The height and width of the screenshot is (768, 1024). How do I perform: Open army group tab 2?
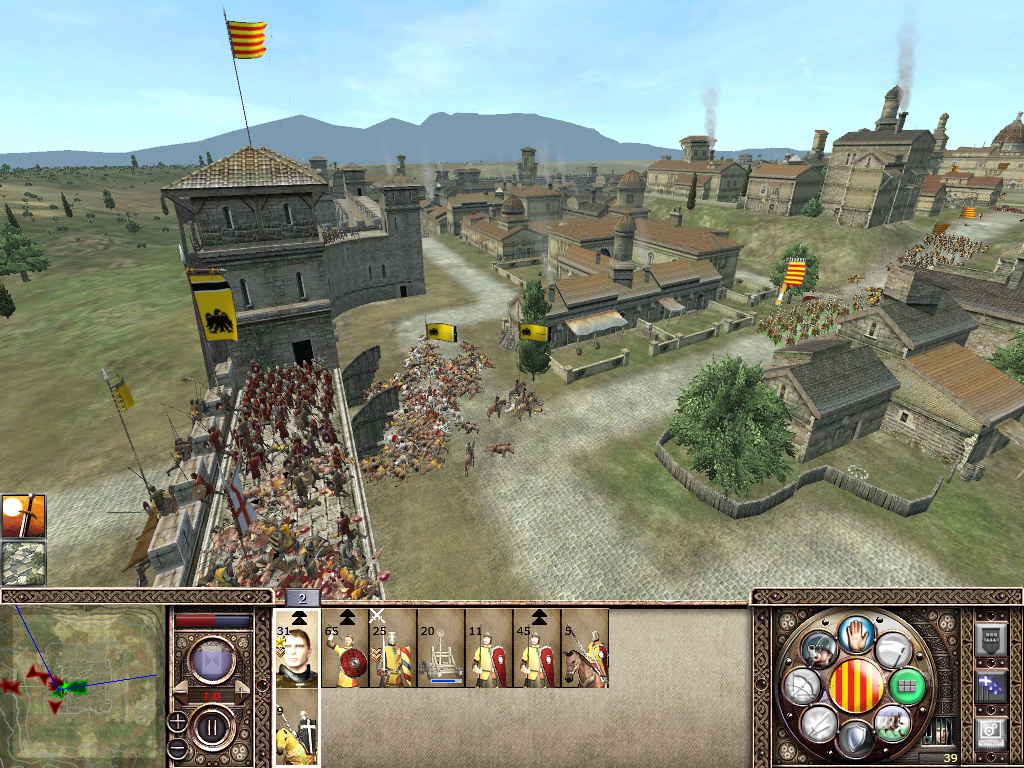point(303,598)
